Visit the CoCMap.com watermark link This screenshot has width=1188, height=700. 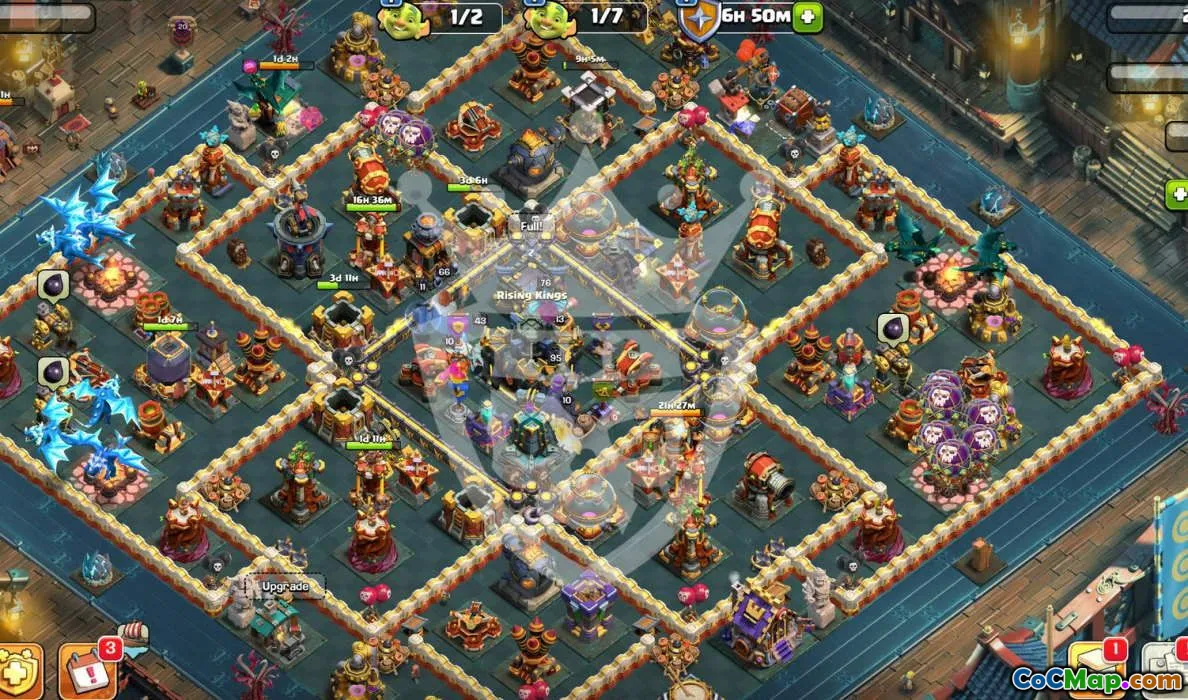1098,682
